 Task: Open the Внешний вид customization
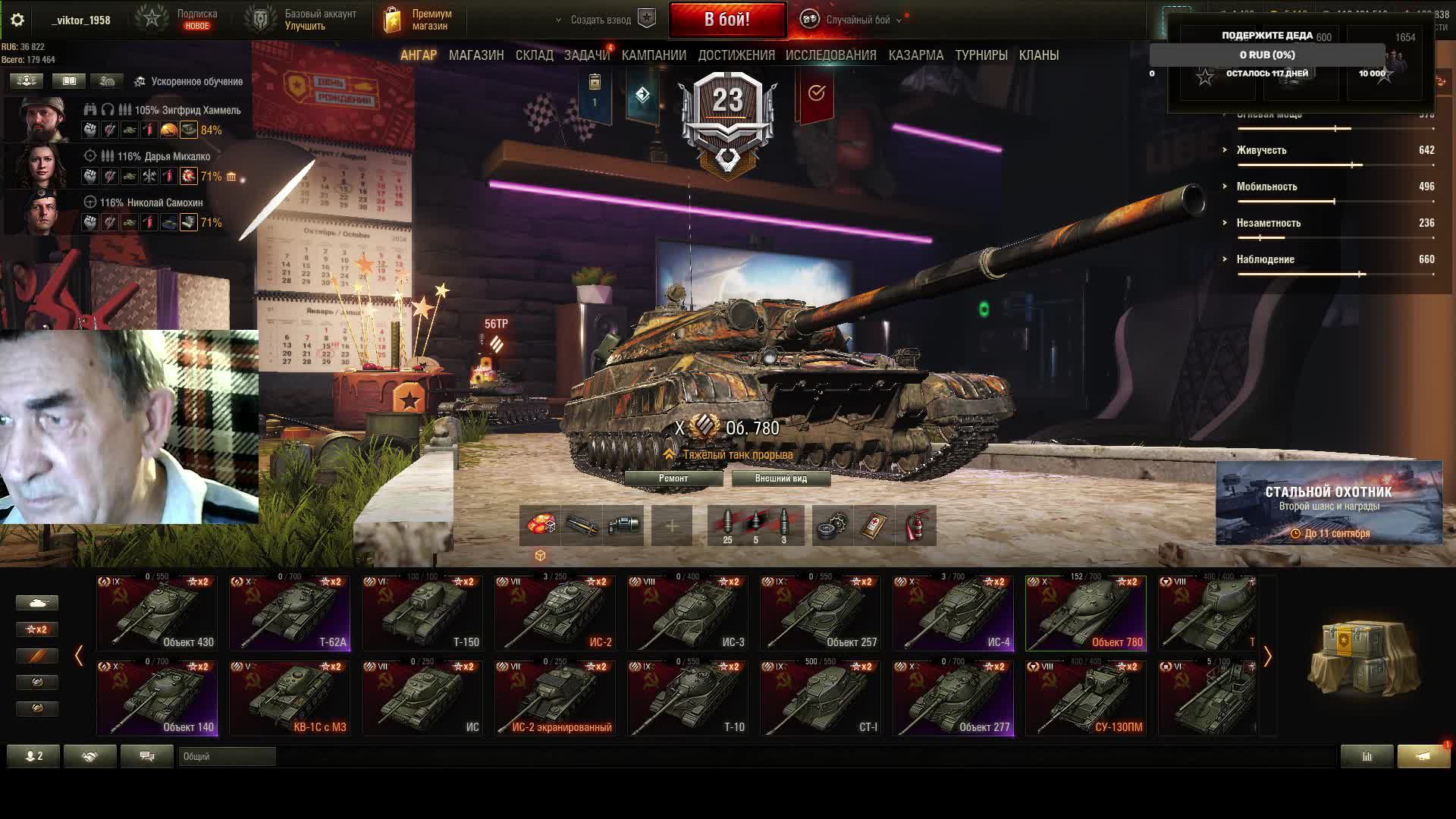click(780, 479)
